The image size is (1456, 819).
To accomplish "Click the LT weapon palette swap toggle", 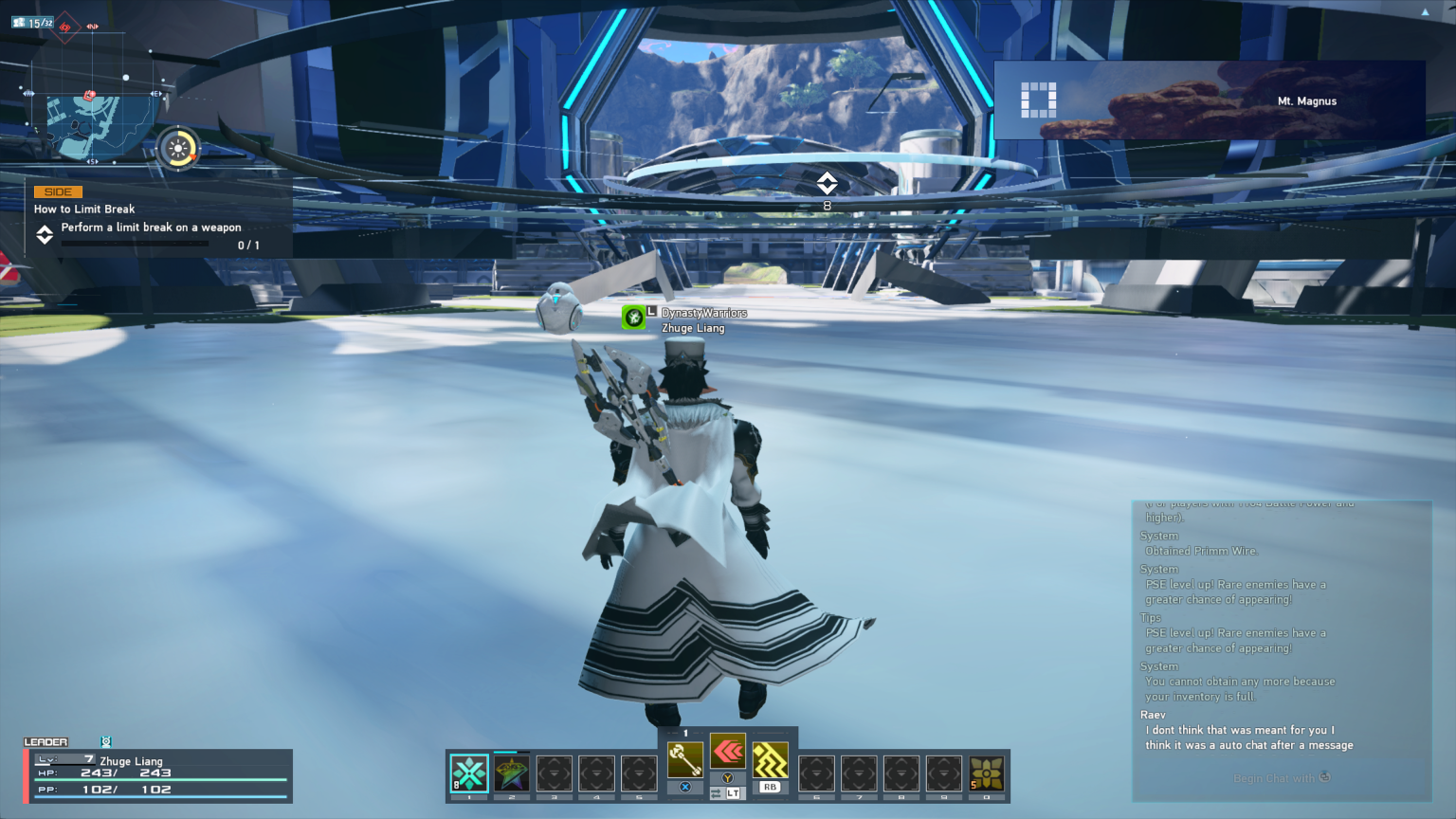I will (x=730, y=792).
